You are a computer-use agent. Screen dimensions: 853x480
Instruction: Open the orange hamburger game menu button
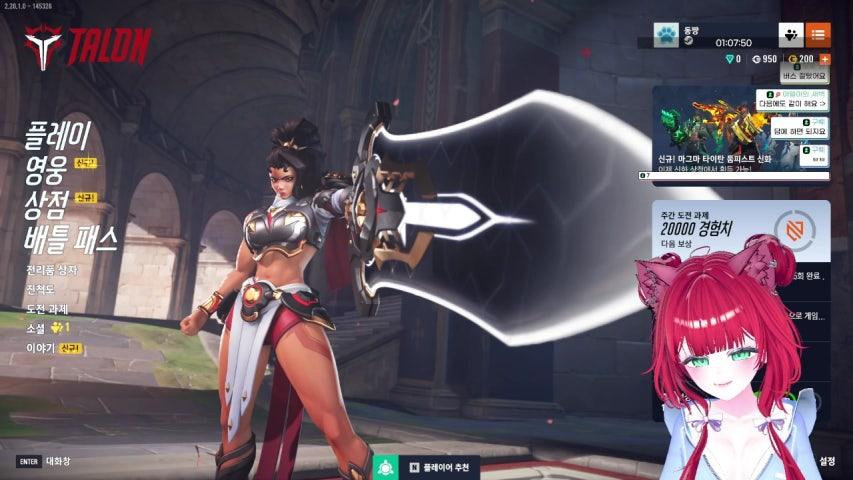pyautogui.click(x=817, y=35)
